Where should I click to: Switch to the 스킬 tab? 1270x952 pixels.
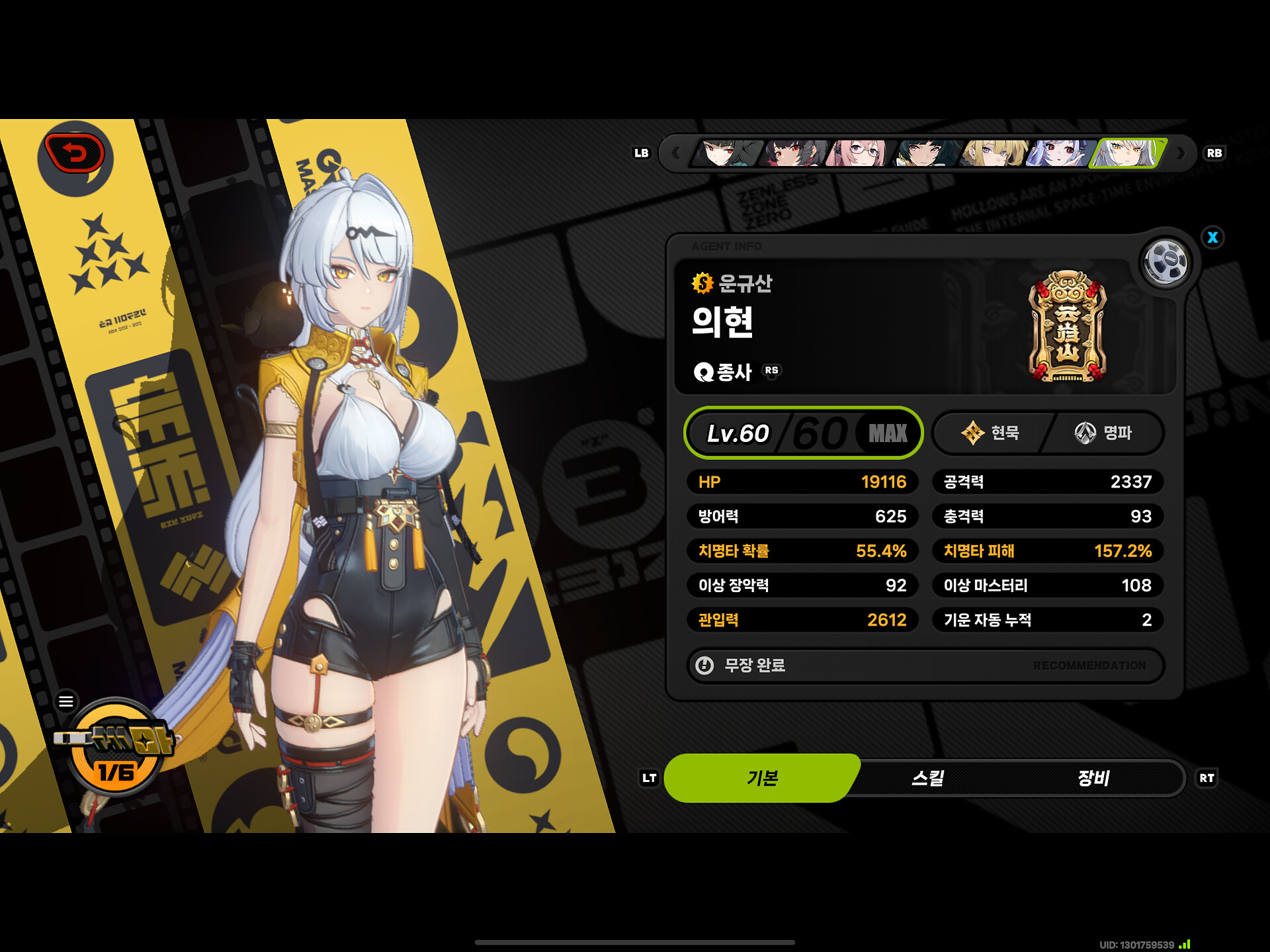click(927, 778)
